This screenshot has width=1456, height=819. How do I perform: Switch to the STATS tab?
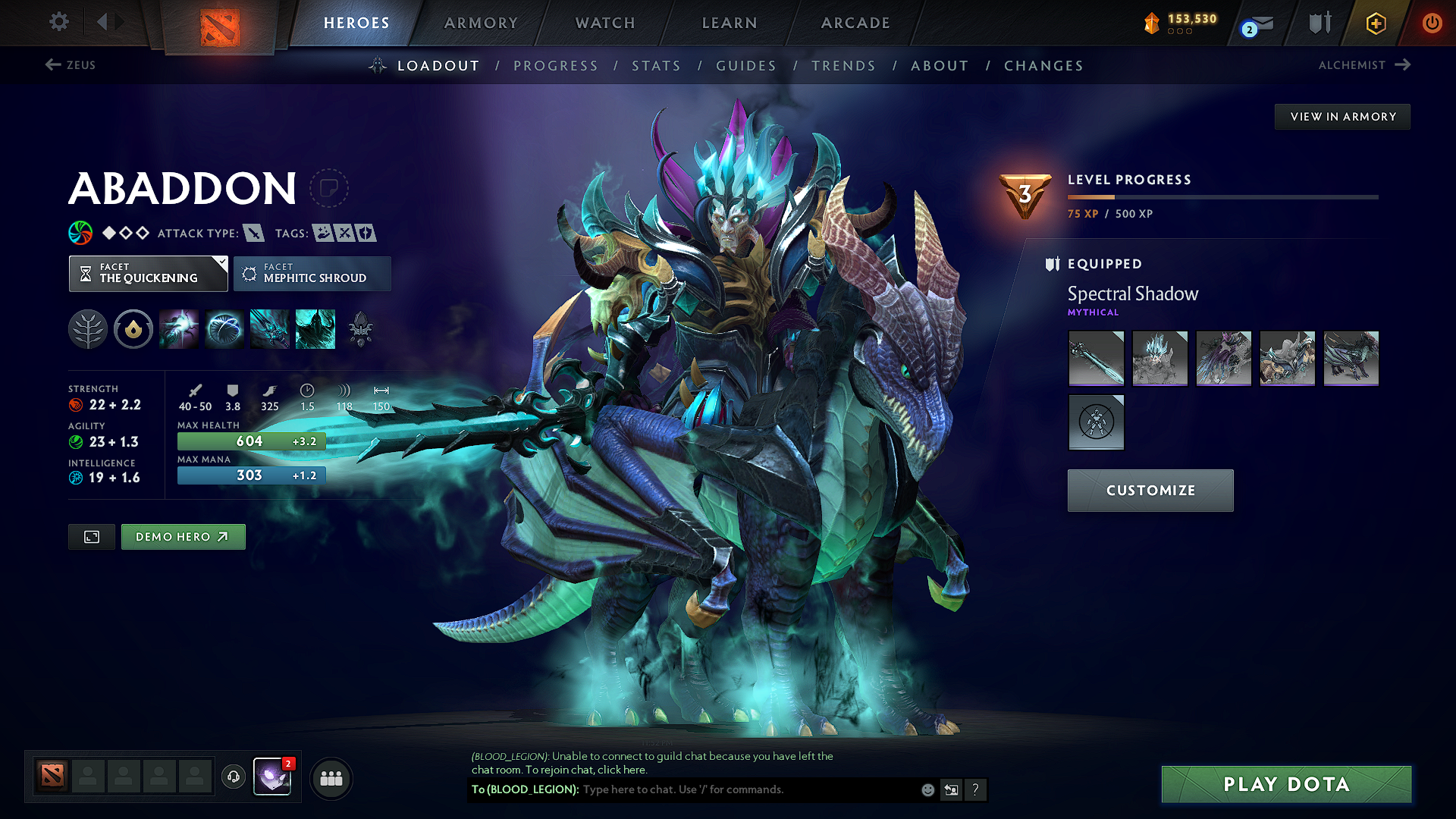coord(656,66)
